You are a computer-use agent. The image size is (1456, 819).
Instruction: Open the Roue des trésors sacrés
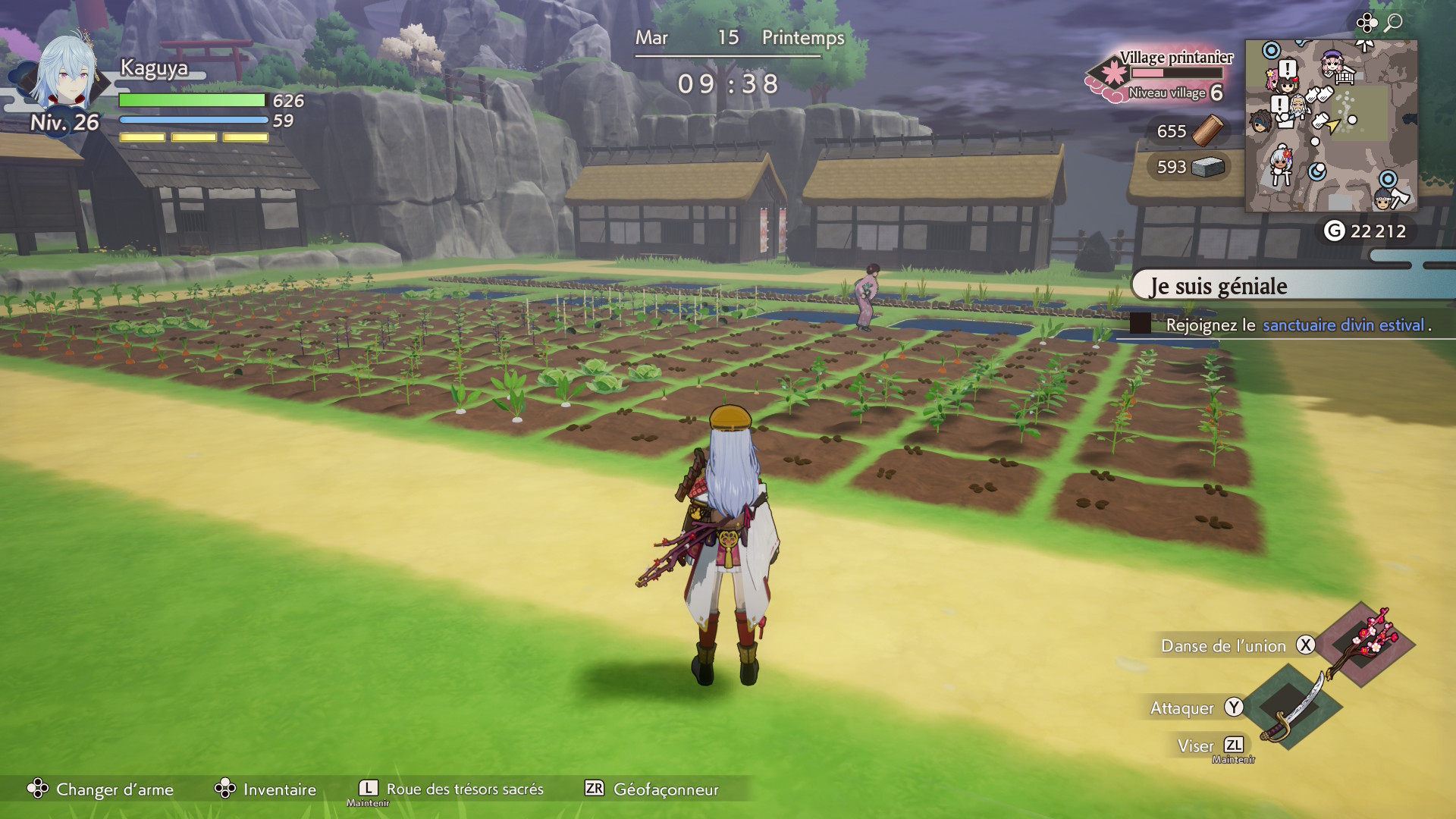(451, 789)
